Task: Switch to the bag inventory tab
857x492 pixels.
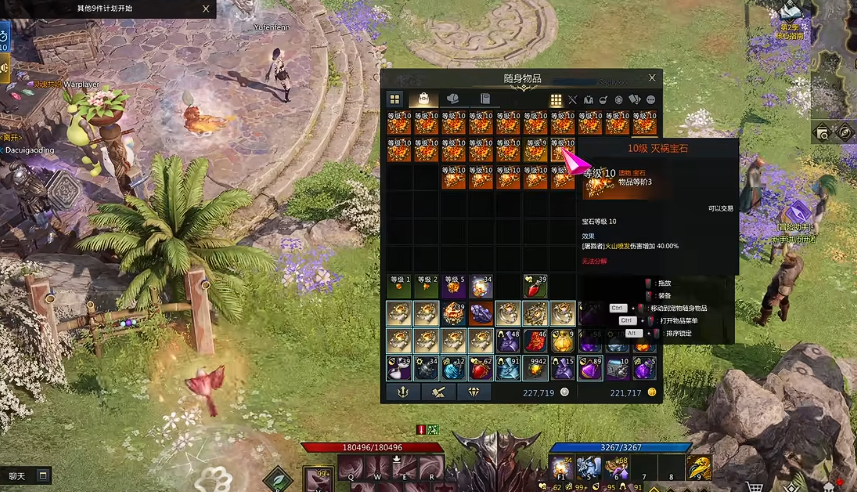Action: coord(423,100)
